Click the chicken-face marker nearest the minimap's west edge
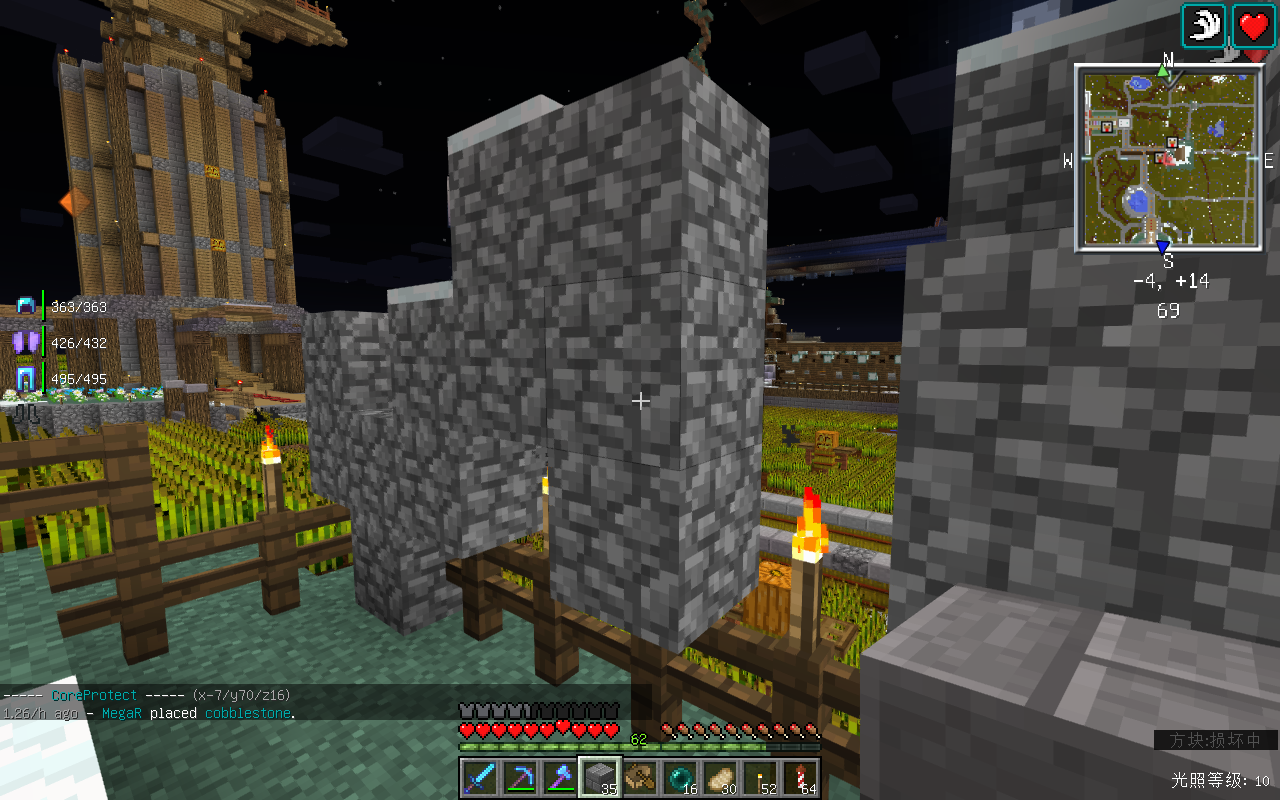Screen dimensions: 1280x800 point(1107,127)
